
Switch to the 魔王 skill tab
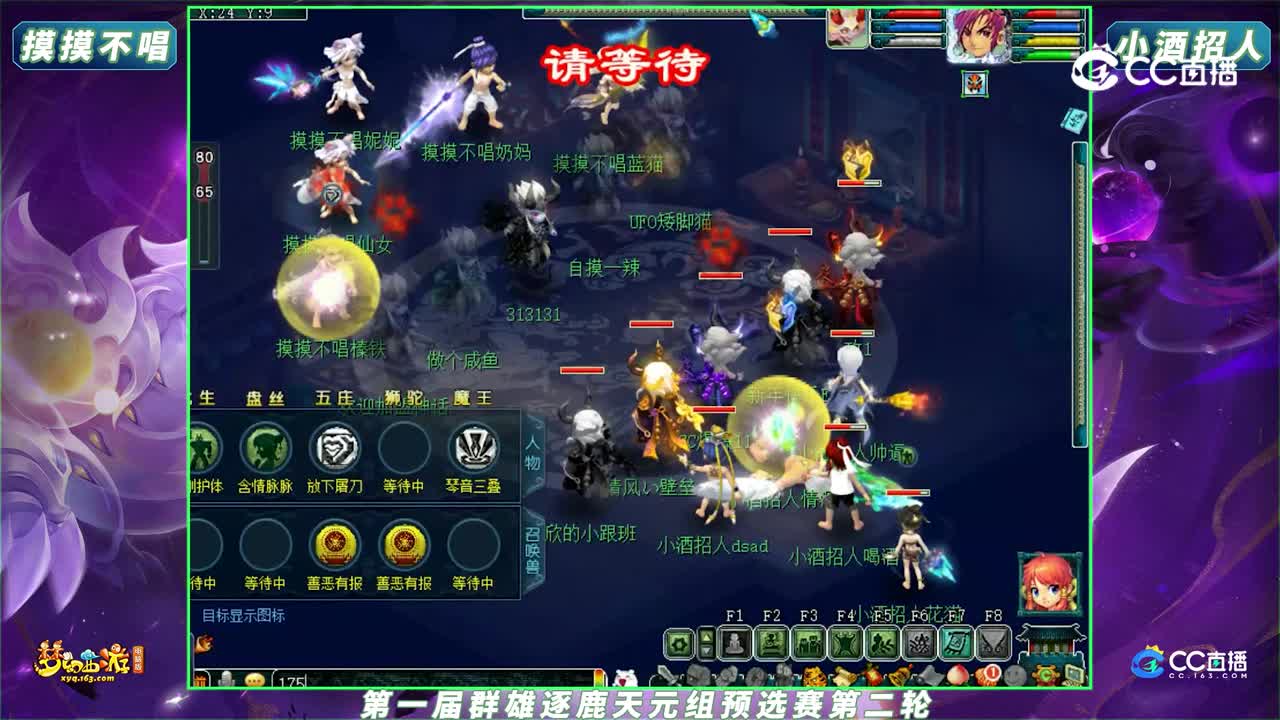click(472, 398)
